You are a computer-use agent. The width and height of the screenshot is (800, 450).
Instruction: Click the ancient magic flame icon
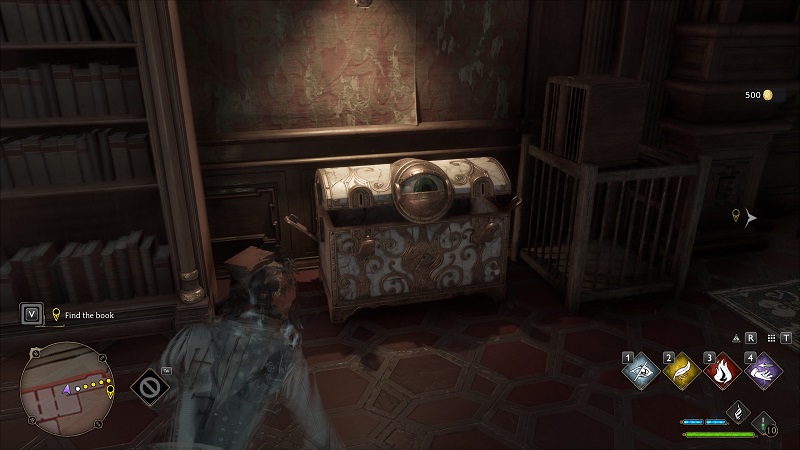tap(738, 412)
